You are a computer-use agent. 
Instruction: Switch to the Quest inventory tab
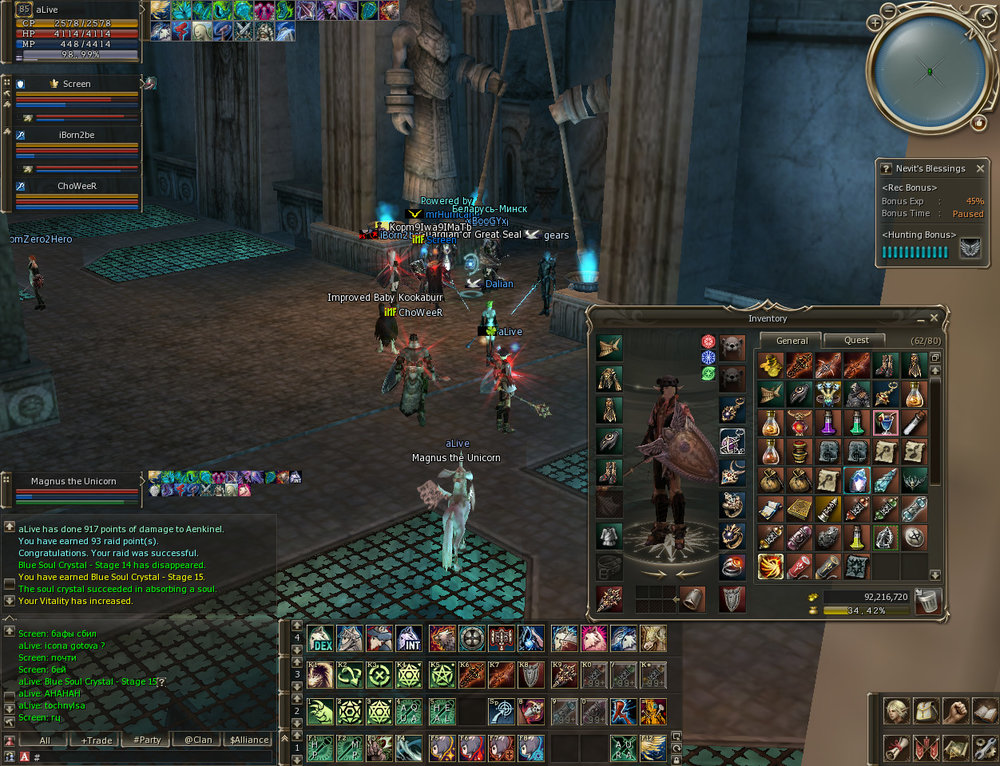click(857, 340)
